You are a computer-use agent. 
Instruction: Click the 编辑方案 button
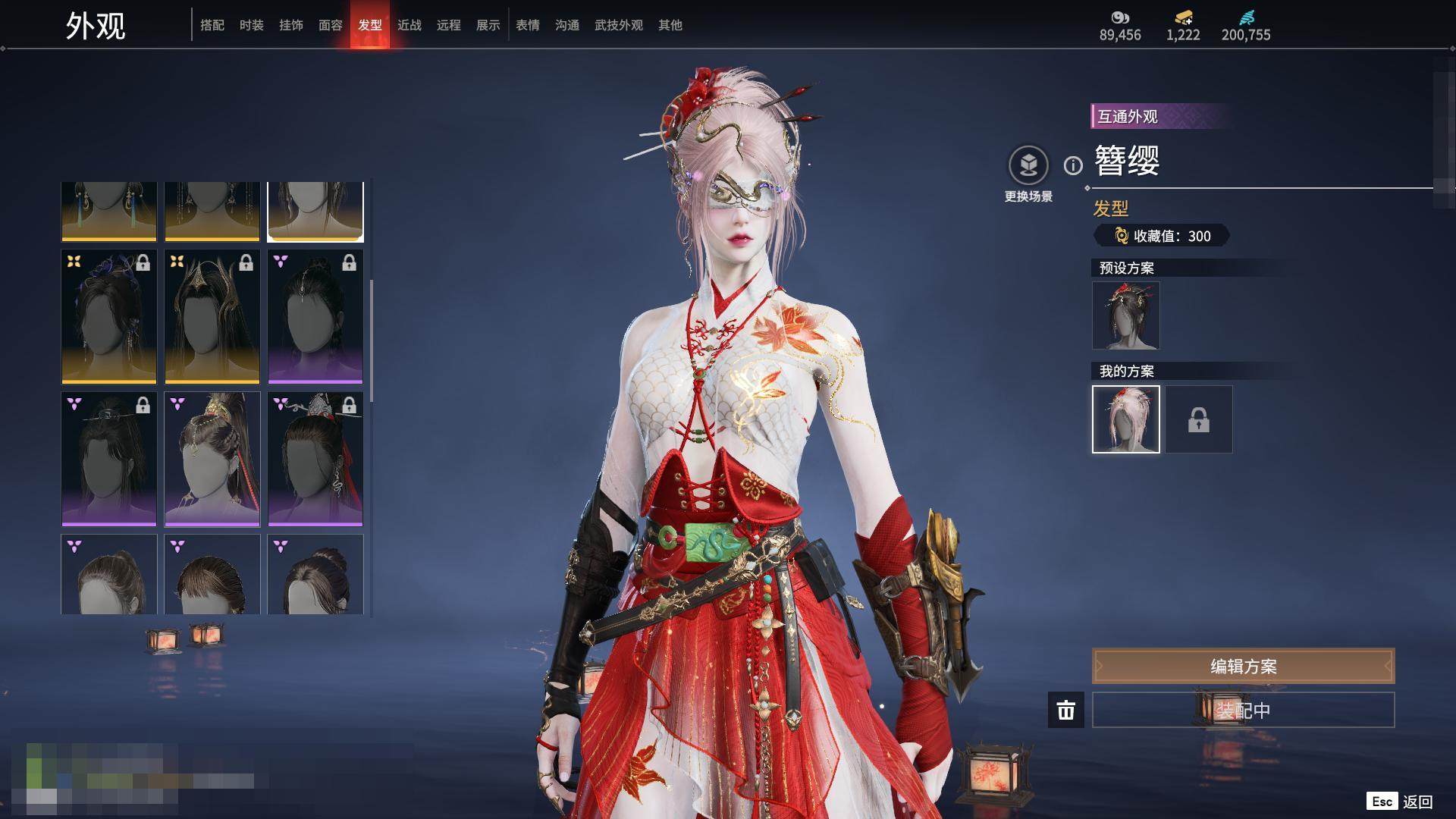click(x=1243, y=666)
